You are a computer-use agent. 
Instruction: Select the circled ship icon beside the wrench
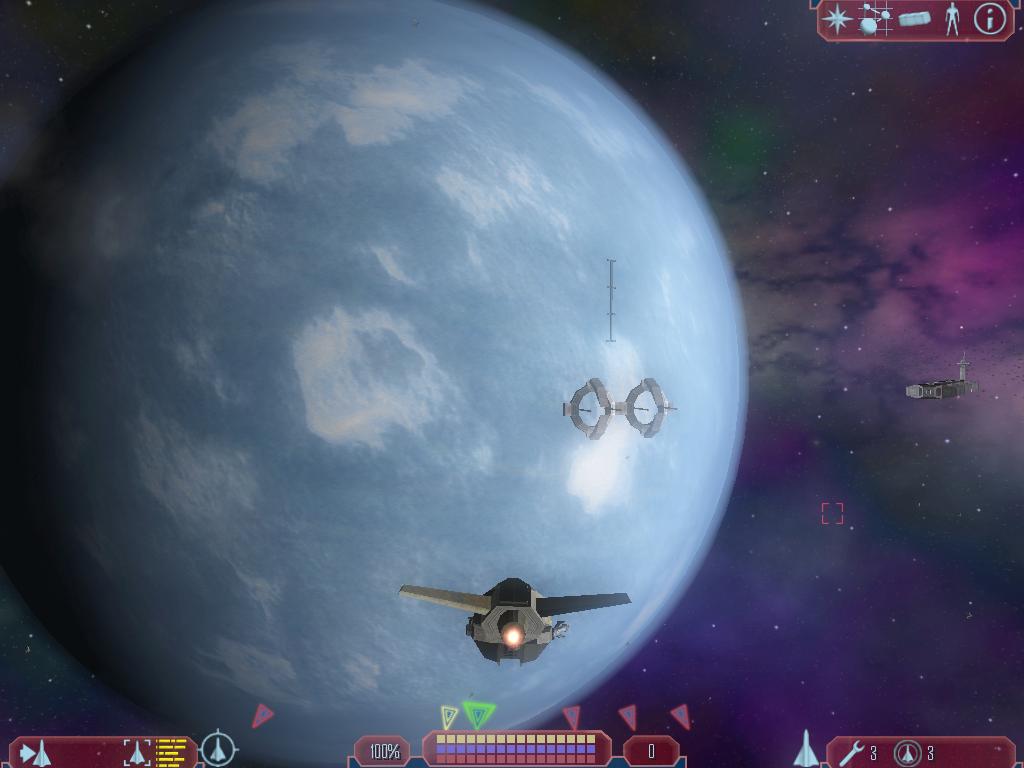coord(907,752)
